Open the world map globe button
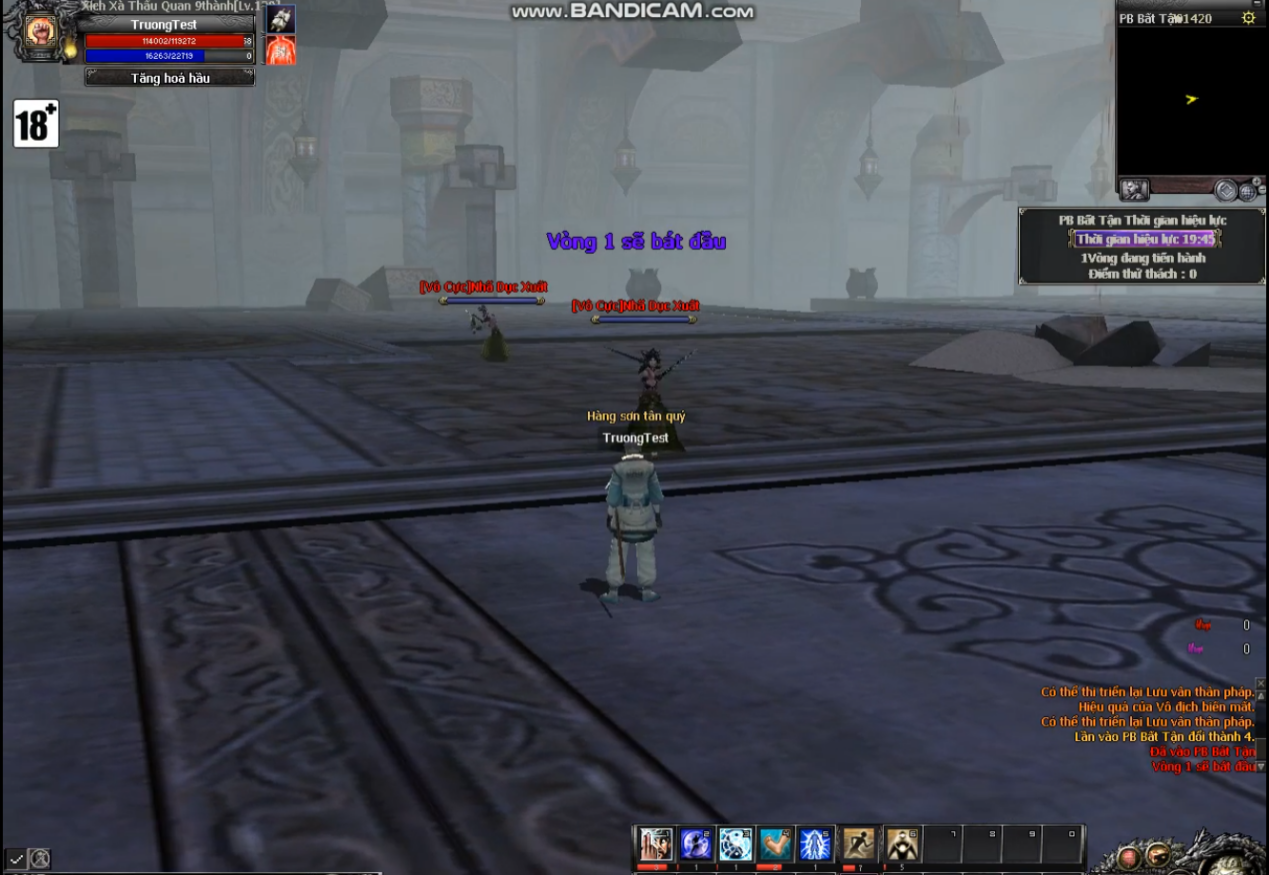The width and height of the screenshot is (1269, 875). (x=1248, y=190)
